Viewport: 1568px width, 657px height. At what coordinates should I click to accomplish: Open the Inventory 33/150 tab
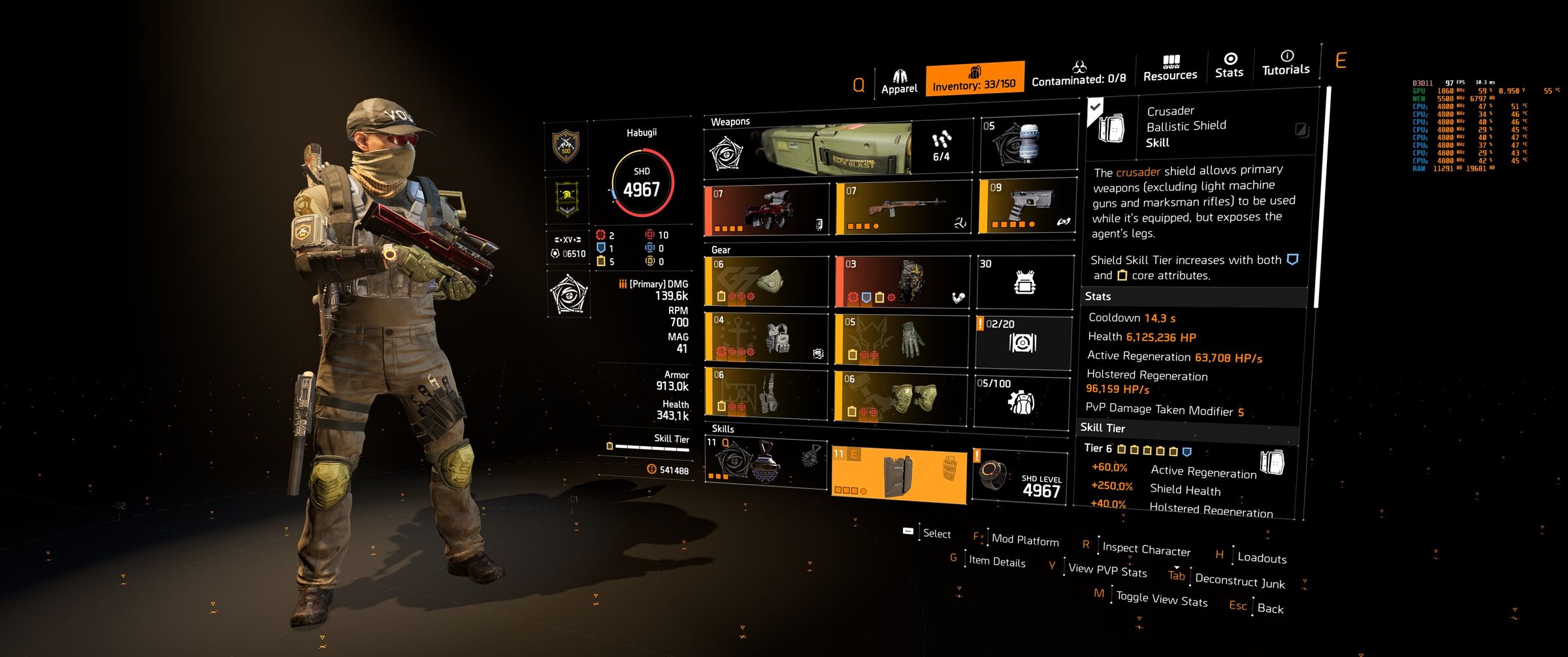(x=974, y=78)
